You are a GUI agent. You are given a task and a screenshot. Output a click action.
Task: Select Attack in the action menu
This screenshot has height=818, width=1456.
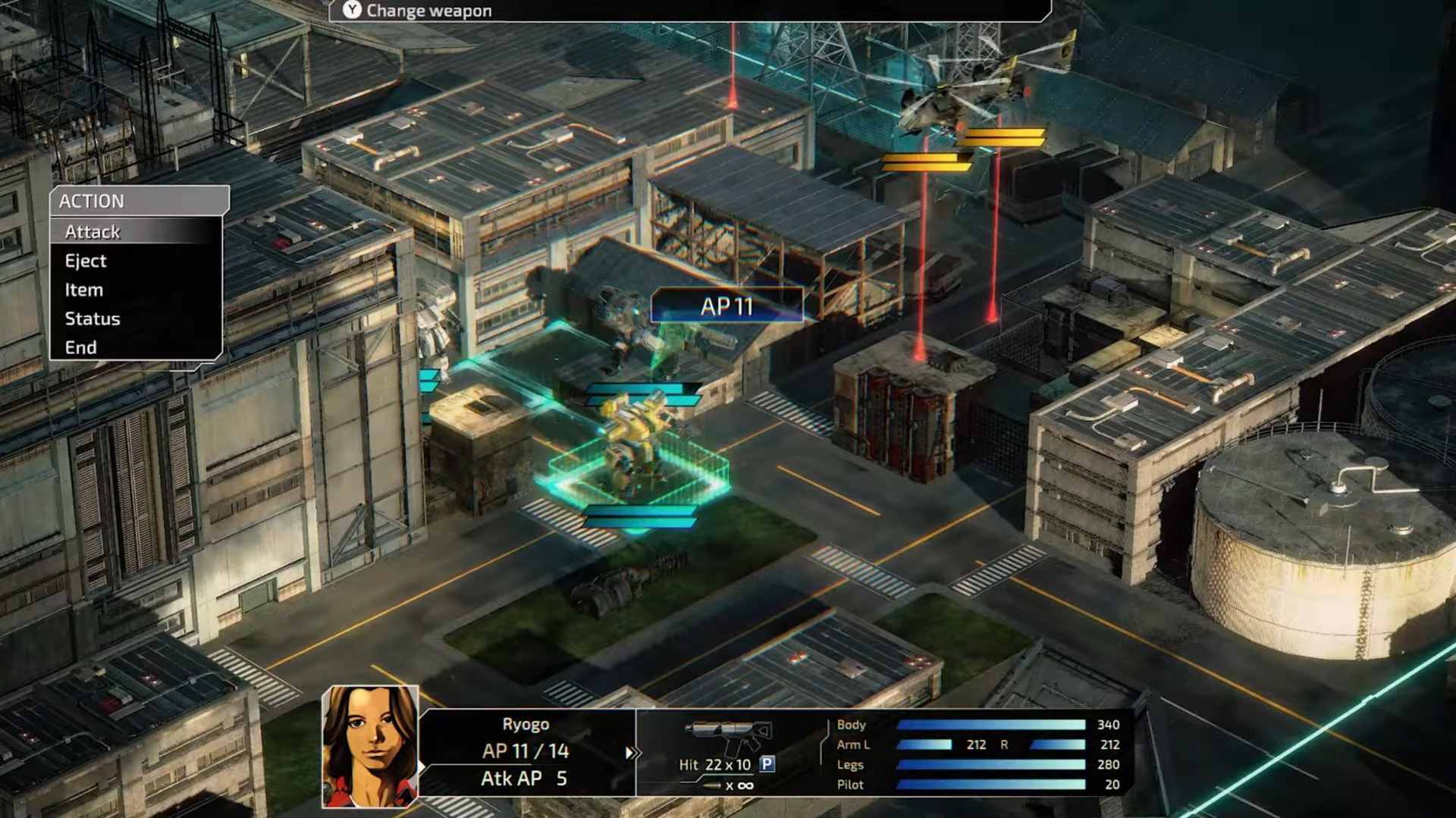(93, 232)
